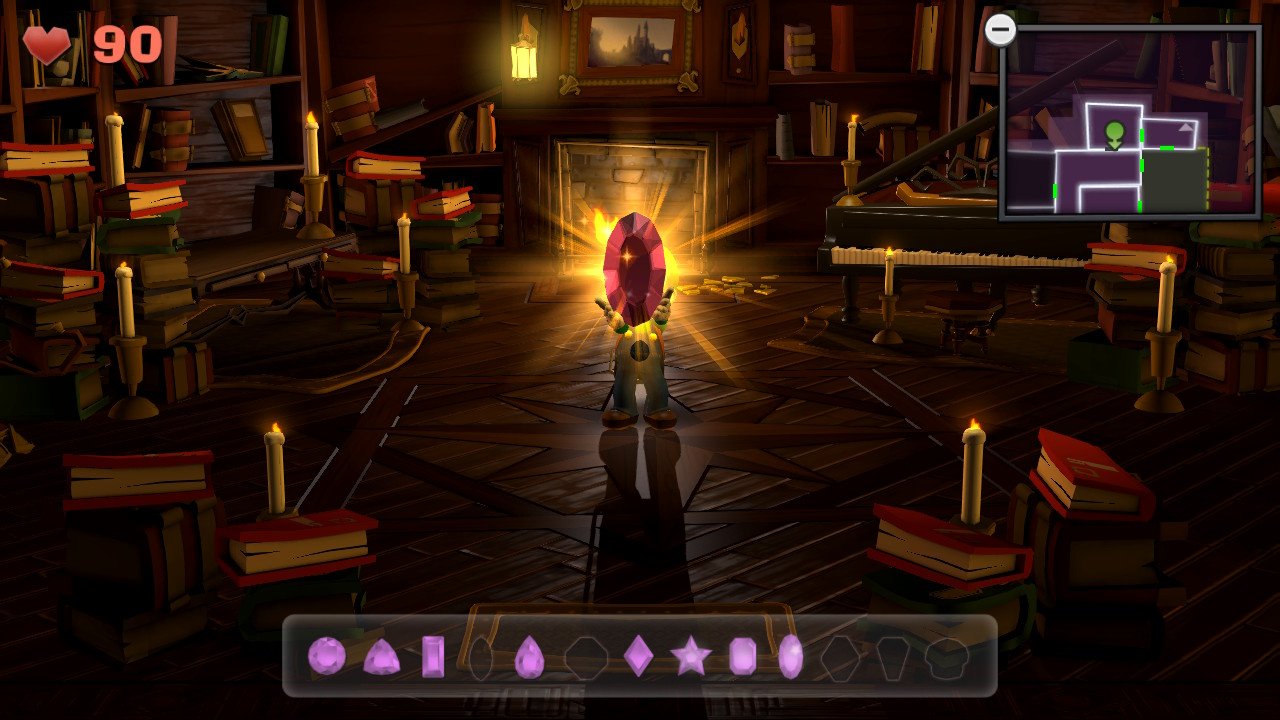
Task: Select the teardrop-shaped gem icon
Action: point(529,655)
